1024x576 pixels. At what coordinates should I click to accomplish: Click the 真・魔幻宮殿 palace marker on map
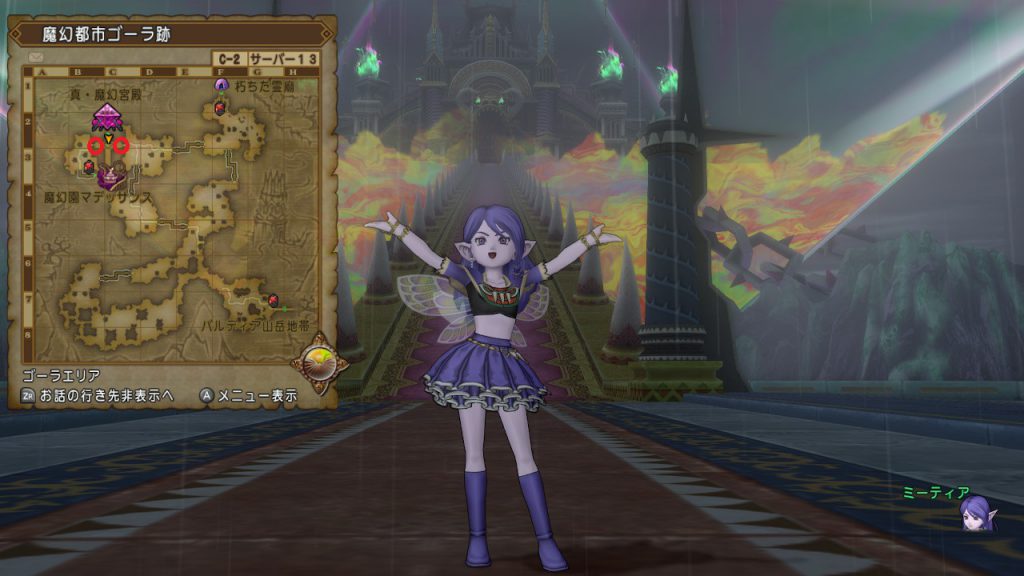(106, 117)
